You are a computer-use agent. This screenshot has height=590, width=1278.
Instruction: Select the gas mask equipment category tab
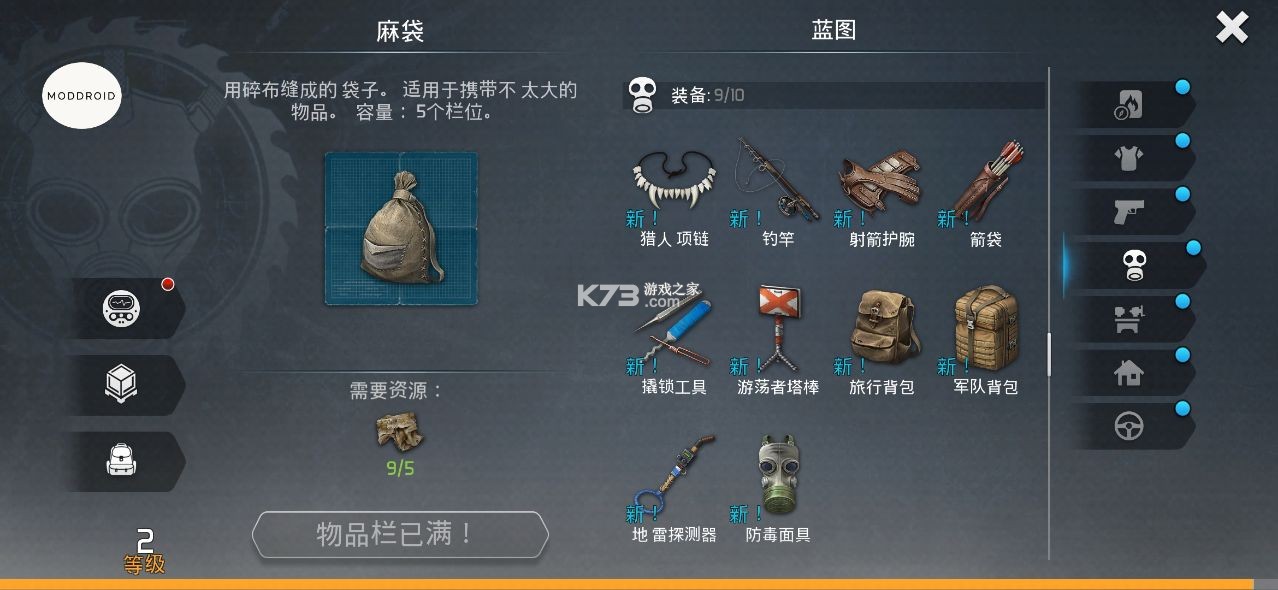pos(1132,265)
